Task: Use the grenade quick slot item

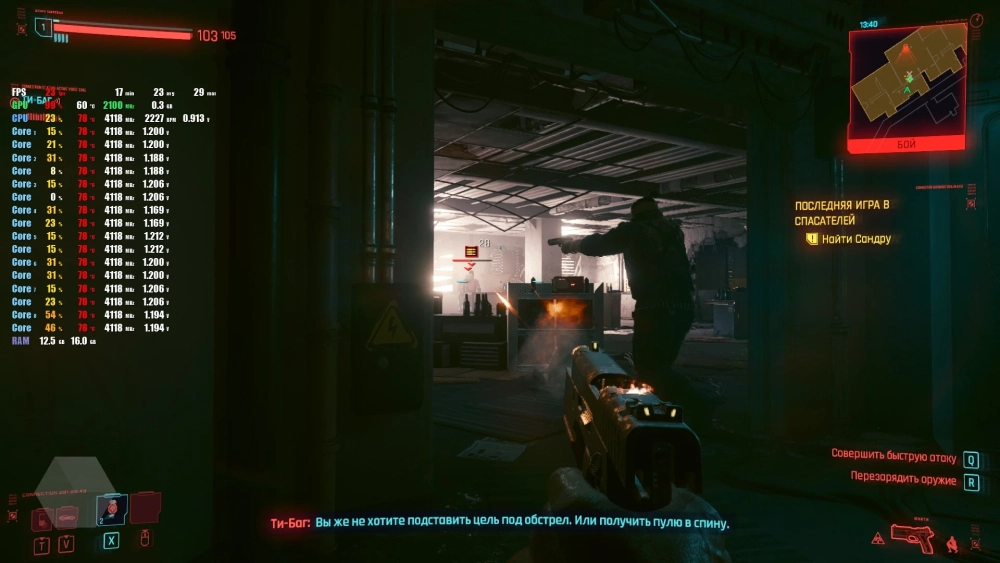Action: [111, 510]
